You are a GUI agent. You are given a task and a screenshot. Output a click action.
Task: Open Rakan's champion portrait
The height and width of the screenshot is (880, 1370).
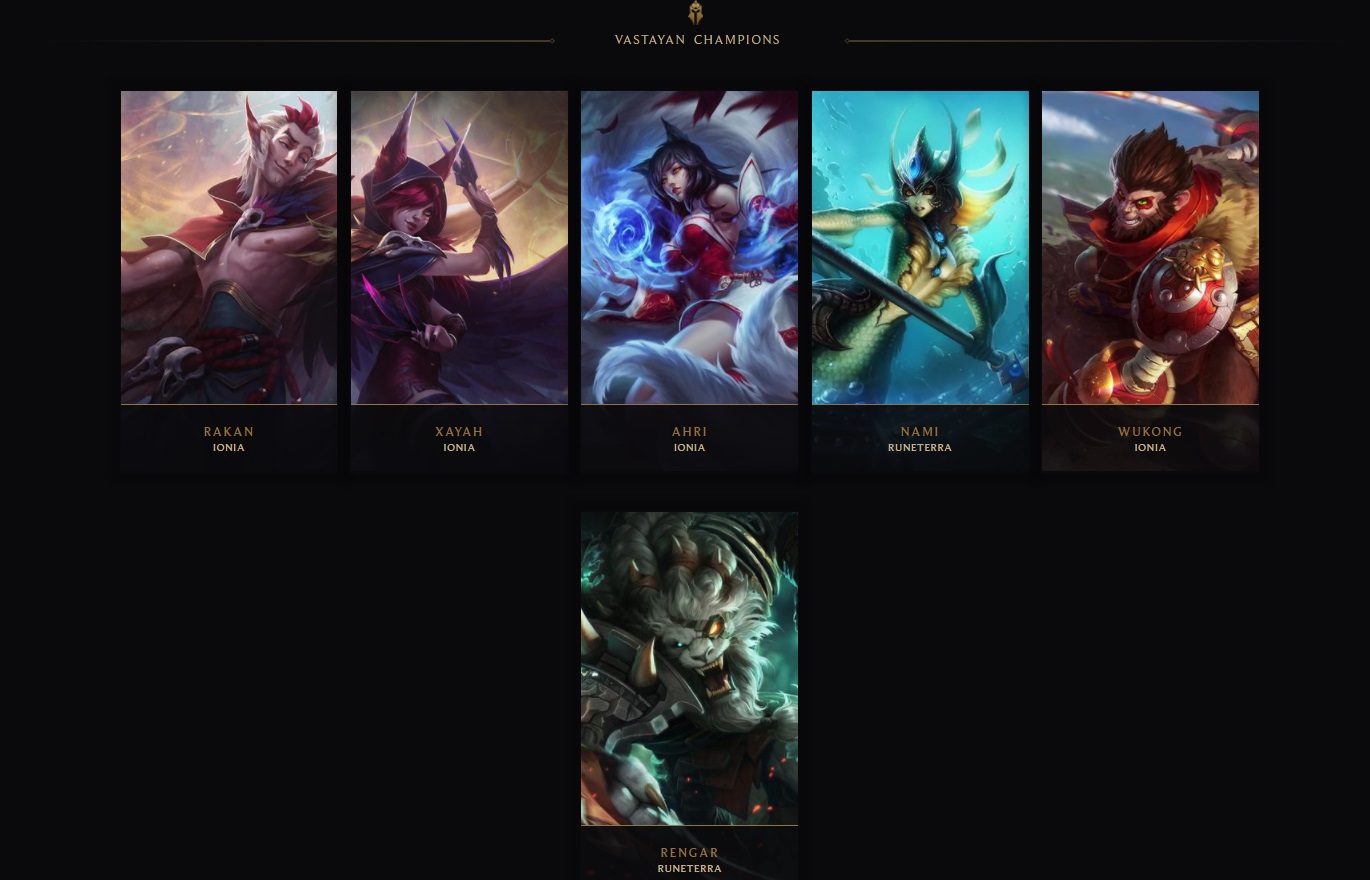click(229, 247)
